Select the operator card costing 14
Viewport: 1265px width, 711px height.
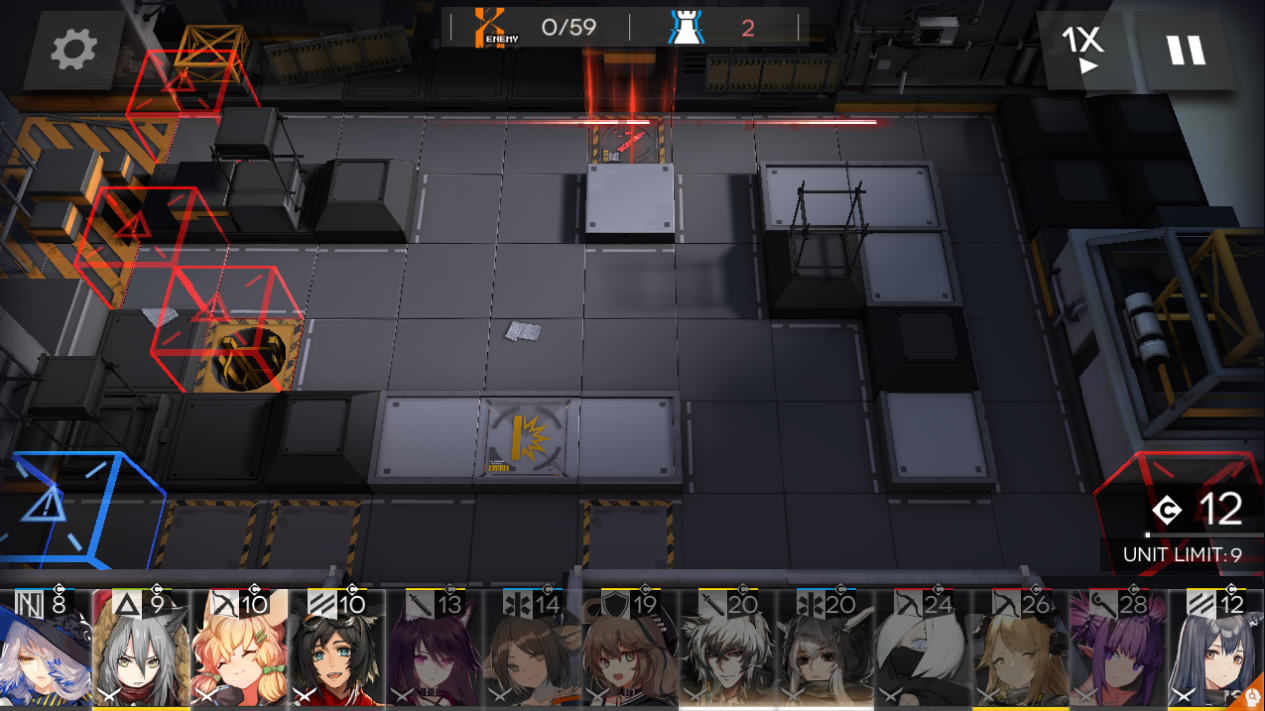click(533, 650)
